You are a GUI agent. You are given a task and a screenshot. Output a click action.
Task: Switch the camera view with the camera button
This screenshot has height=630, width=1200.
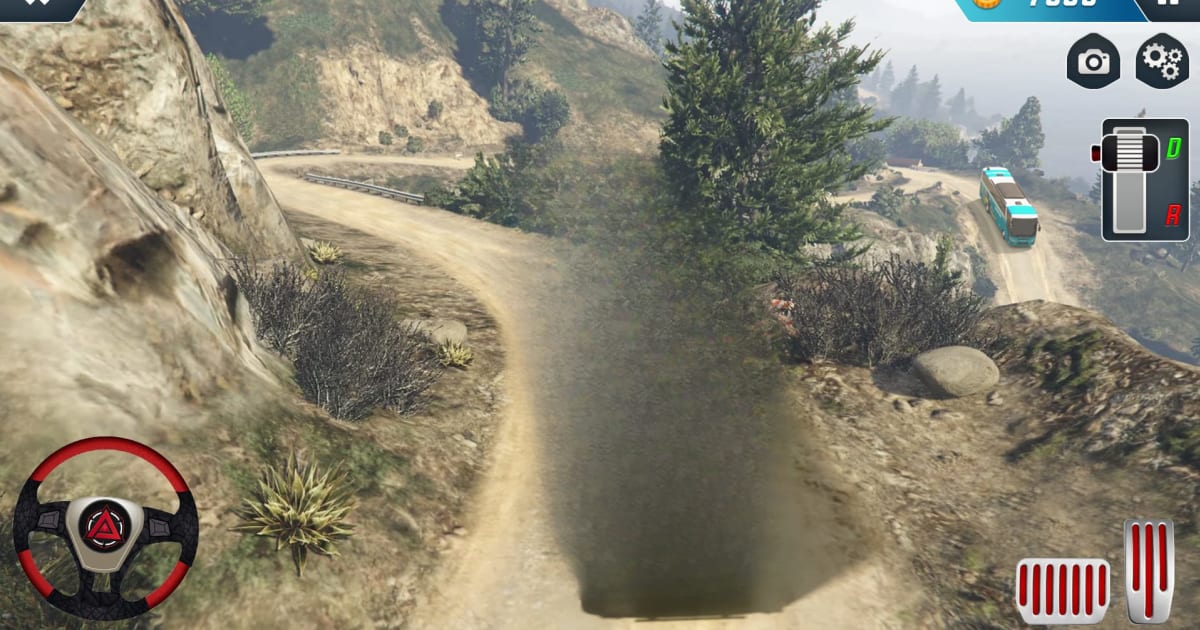(1093, 61)
